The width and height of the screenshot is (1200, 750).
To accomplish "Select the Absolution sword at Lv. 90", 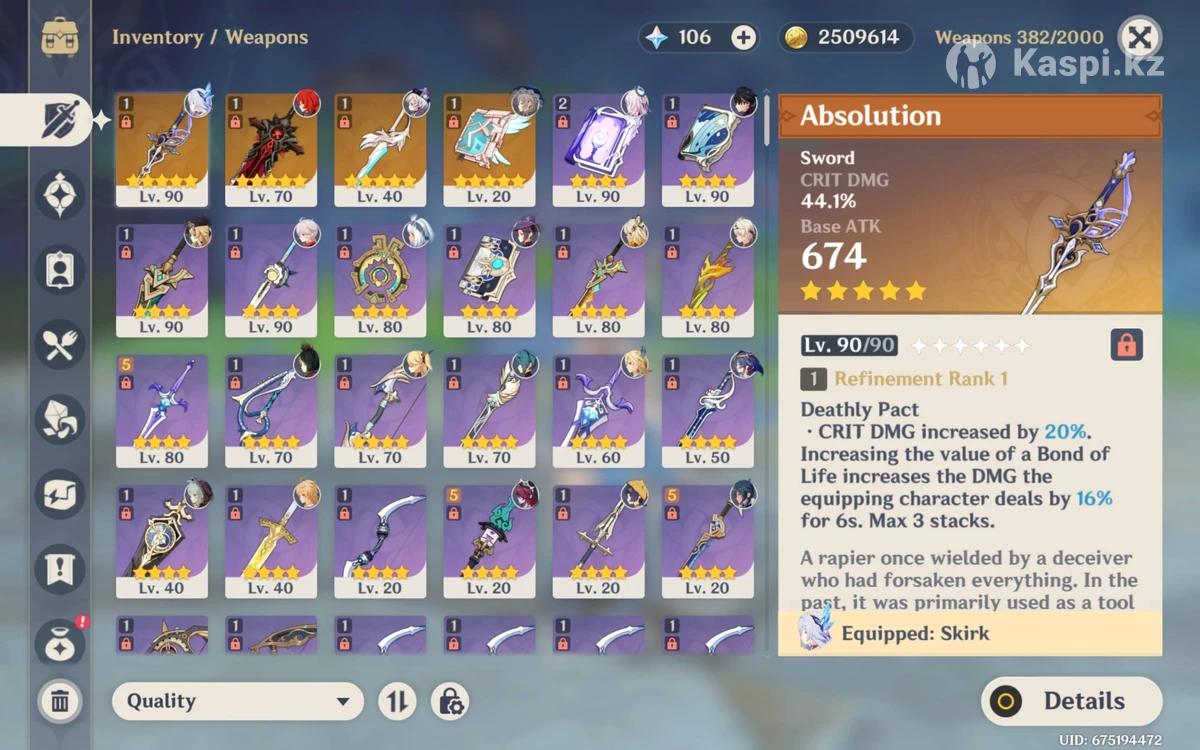I will 162,148.
